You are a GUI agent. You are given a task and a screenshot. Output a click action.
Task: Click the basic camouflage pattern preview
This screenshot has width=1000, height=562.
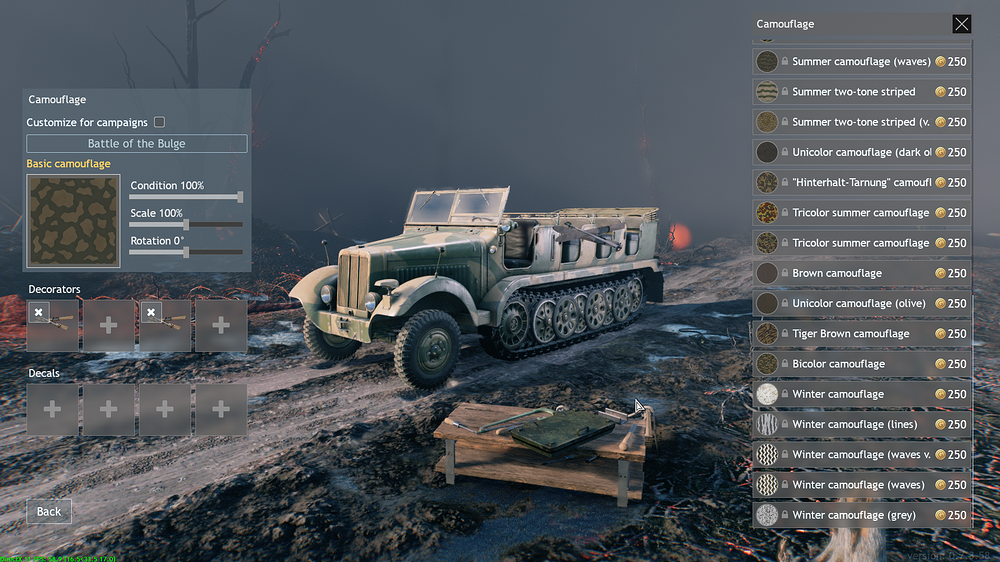[x=73, y=221]
